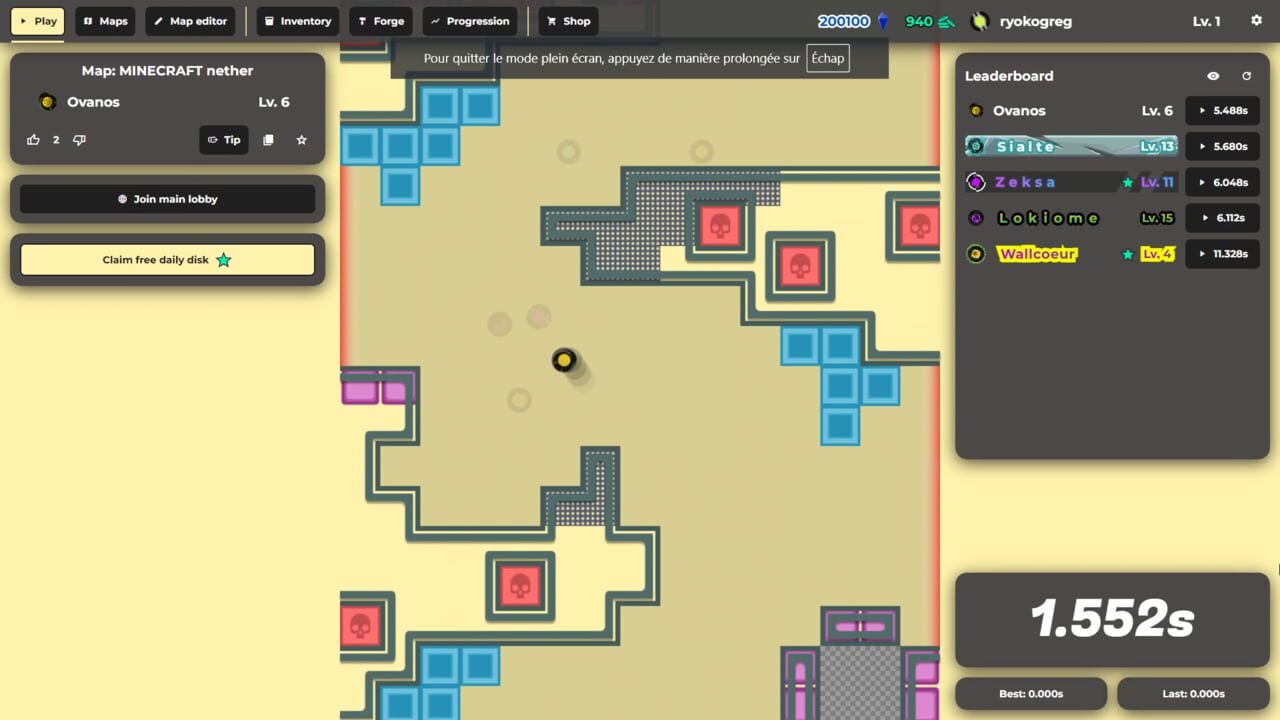Toggle leaderboard visibility with the eye icon
Screen dimensions: 1280x720
point(1213,75)
